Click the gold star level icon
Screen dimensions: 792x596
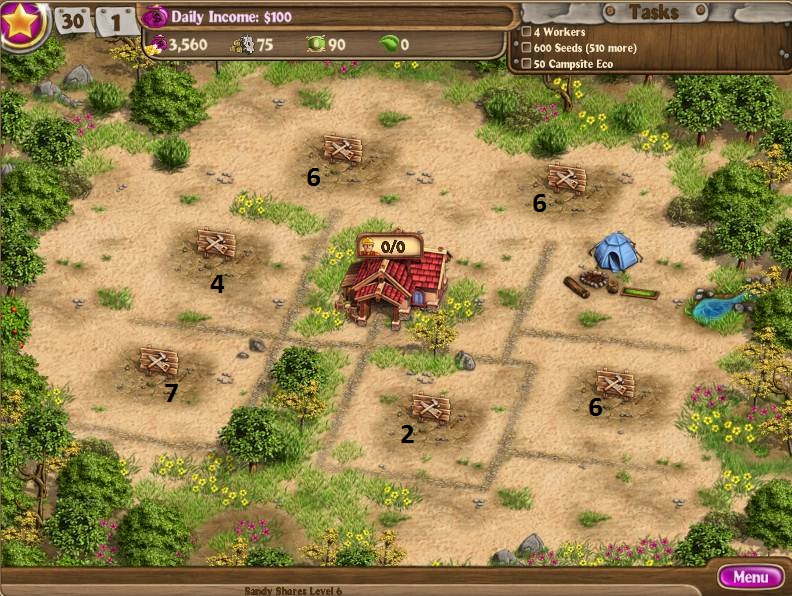(x=23, y=22)
